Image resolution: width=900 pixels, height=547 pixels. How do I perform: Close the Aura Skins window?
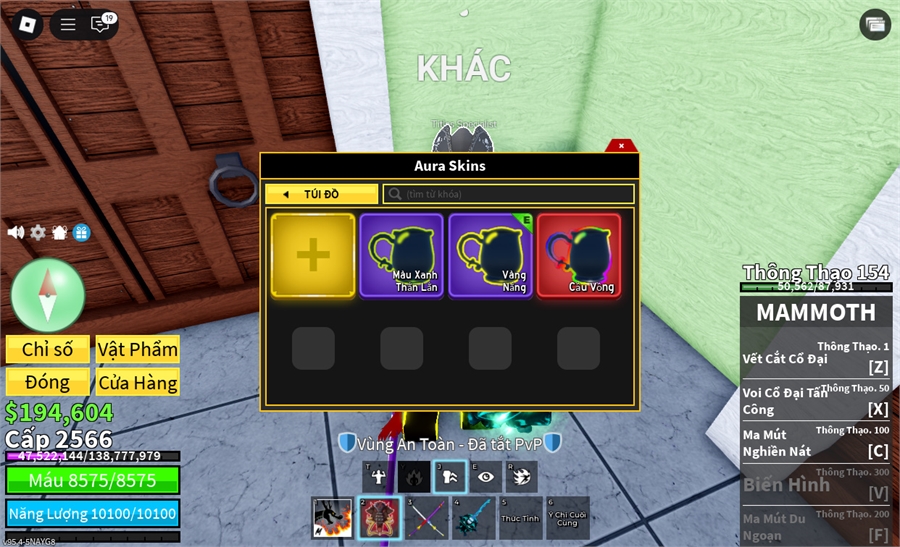coord(621,146)
